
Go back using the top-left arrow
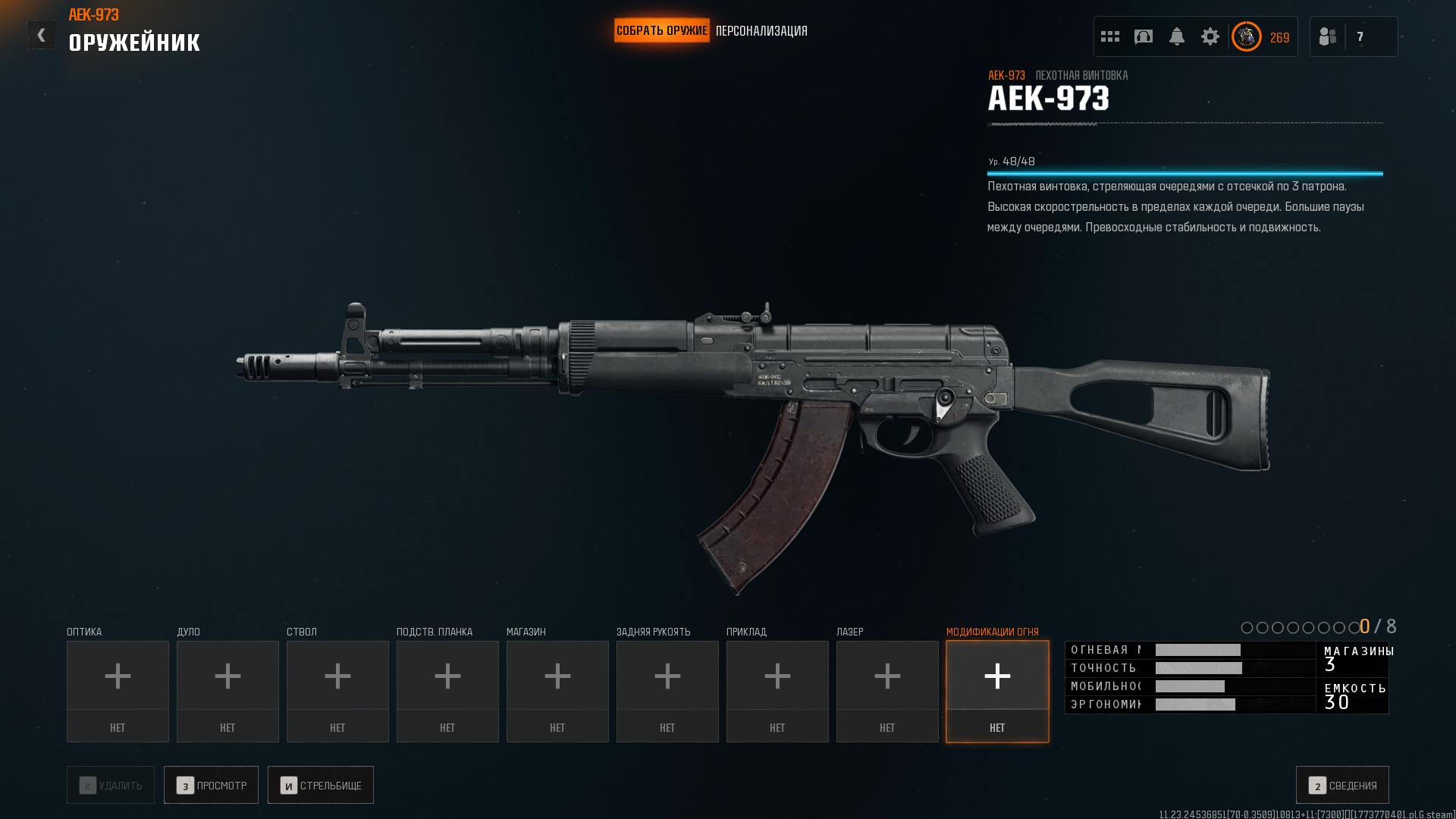[x=42, y=35]
